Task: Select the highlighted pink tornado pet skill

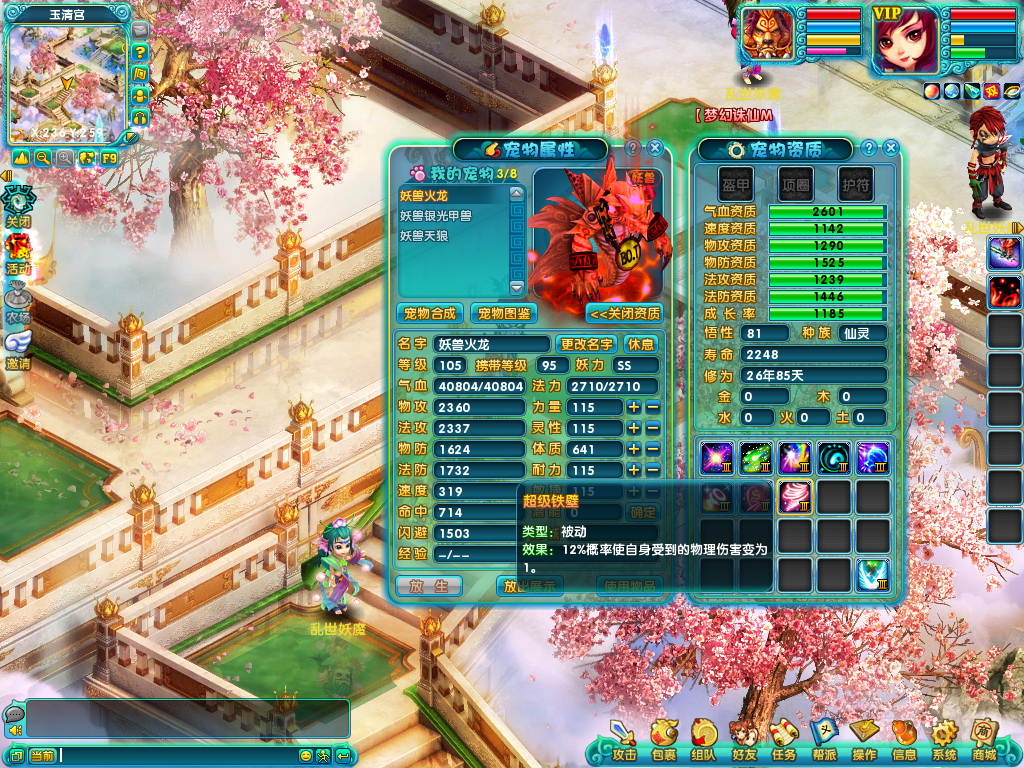Action: 794,496
